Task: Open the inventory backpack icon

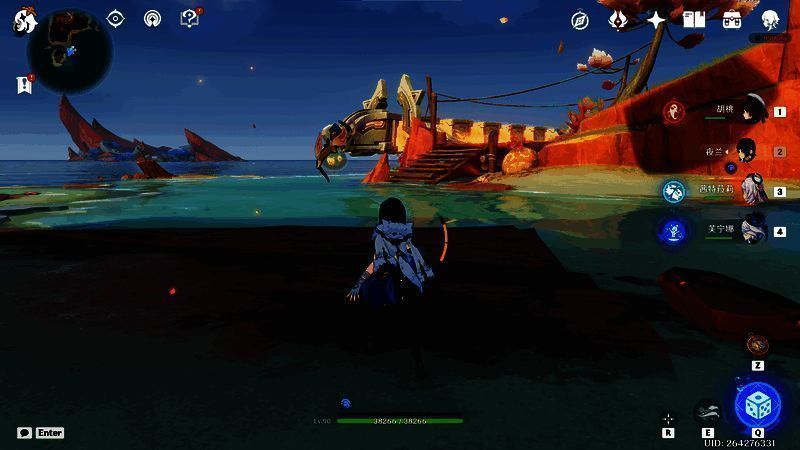Action: pyautogui.click(x=732, y=20)
